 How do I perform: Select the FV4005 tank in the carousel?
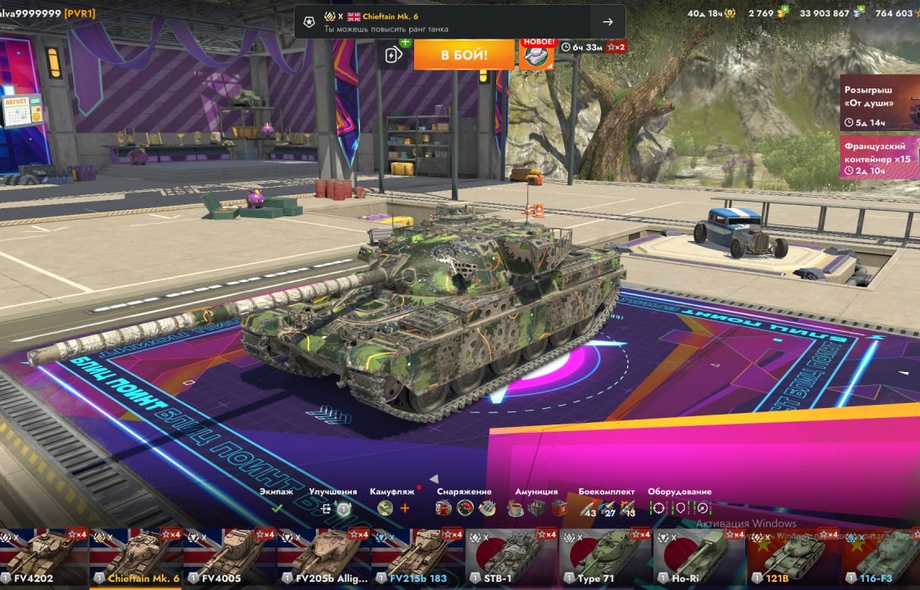click(x=230, y=558)
